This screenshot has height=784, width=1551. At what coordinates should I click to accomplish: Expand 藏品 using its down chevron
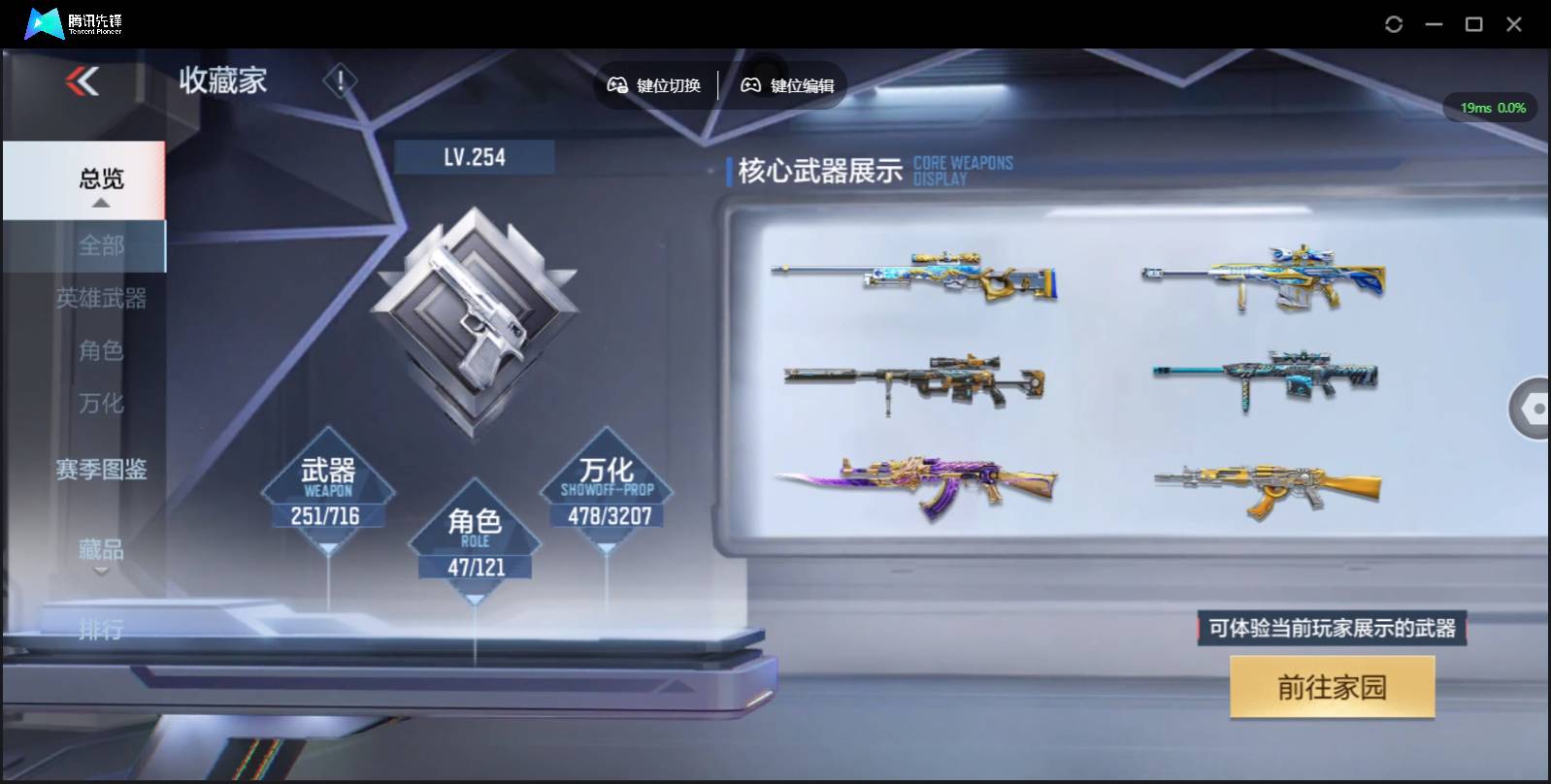pyautogui.click(x=101, y=572)
